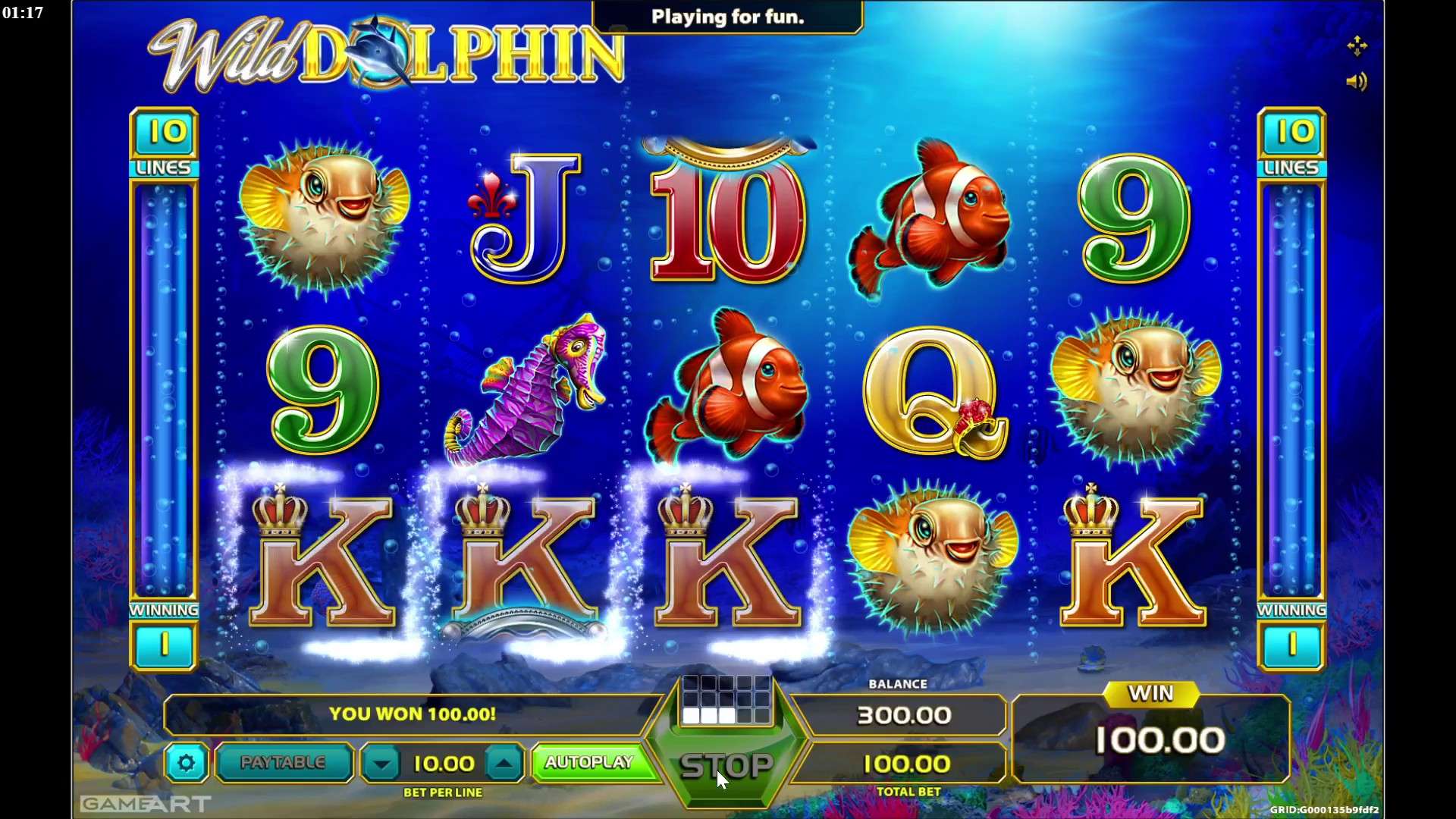Toggle sound off using the speaker icon
Screen dimensions: 1456x819
(1357, 82)
